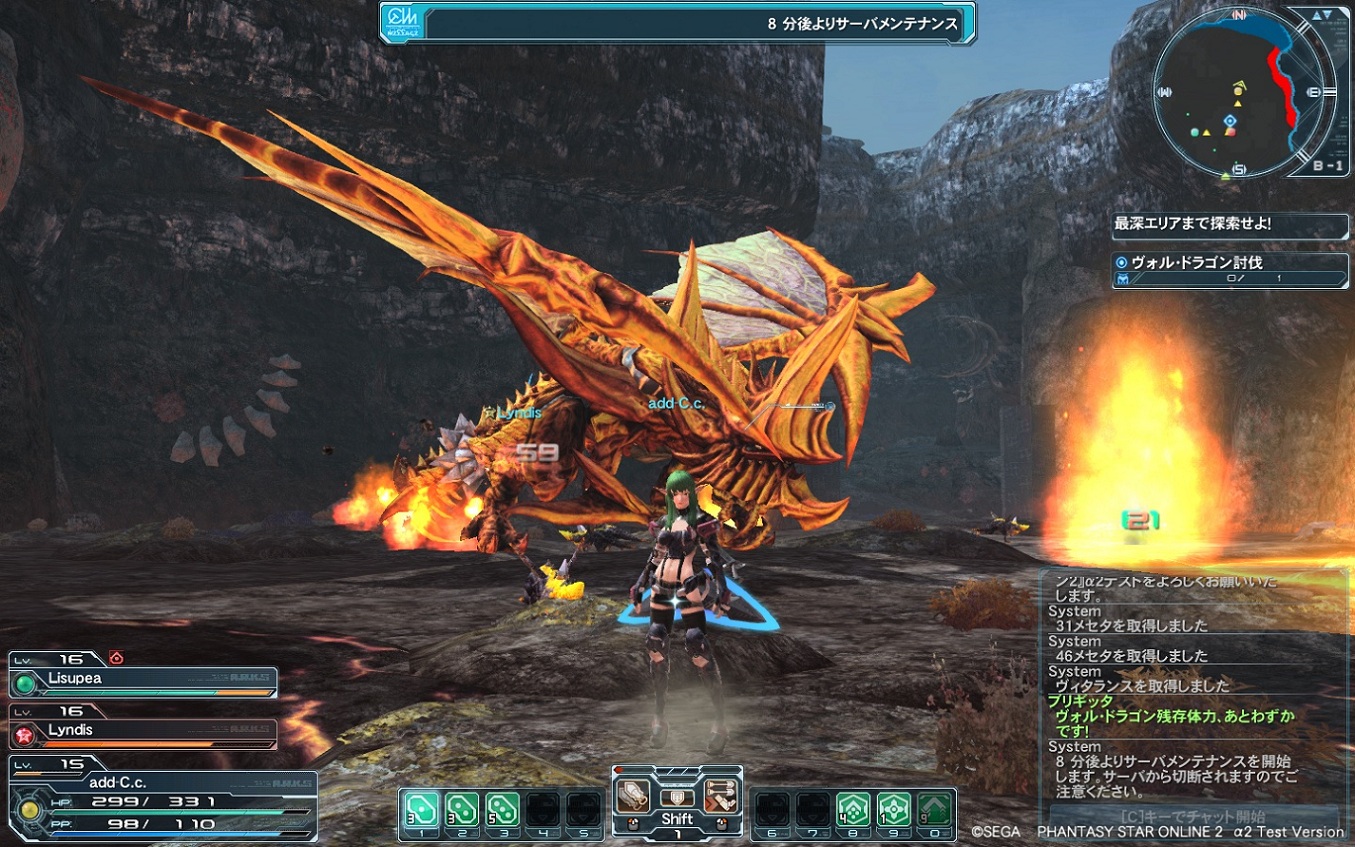Screen dimensions: 1355x847
Task: Select the bullet skill icon in weapon palette
Action: (720, 797)
